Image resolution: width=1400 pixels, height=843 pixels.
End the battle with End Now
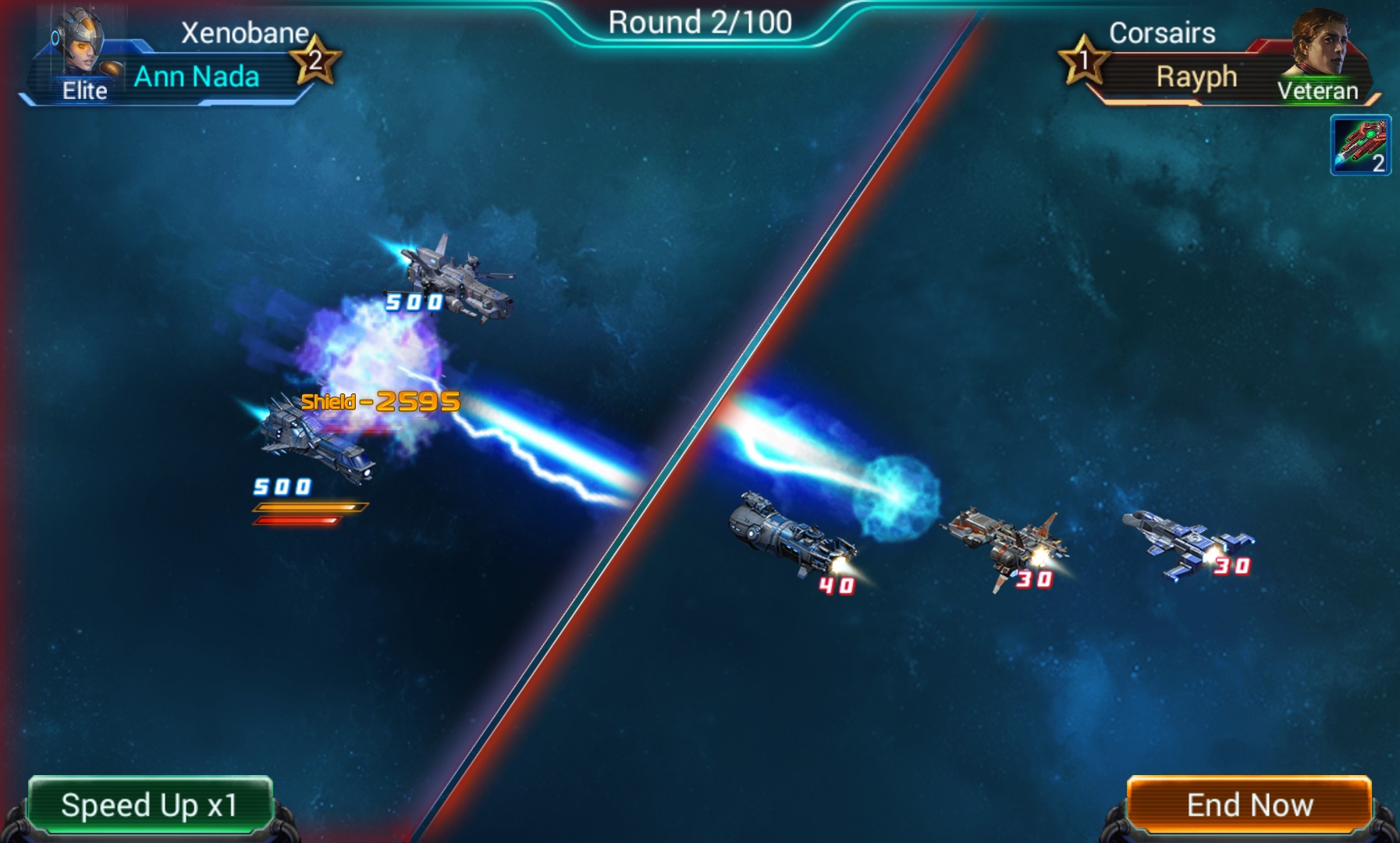tap(1249, 805)
